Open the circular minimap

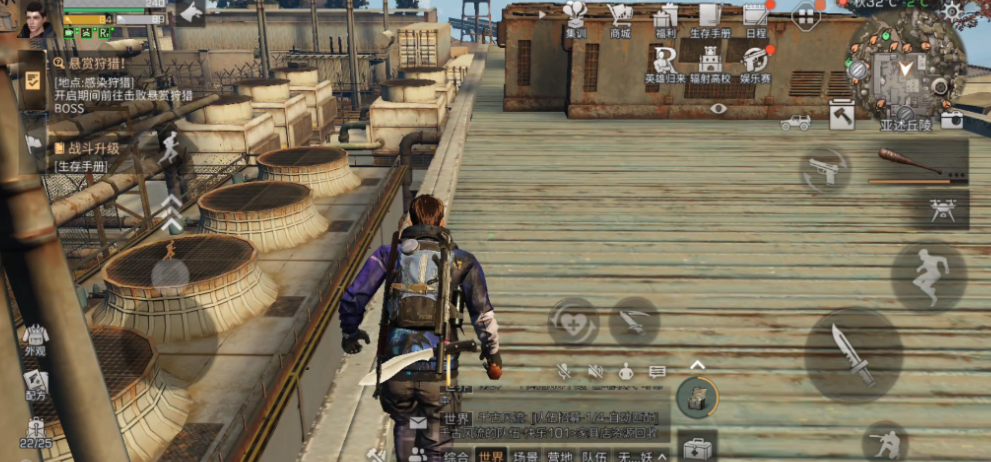(904, 71)
